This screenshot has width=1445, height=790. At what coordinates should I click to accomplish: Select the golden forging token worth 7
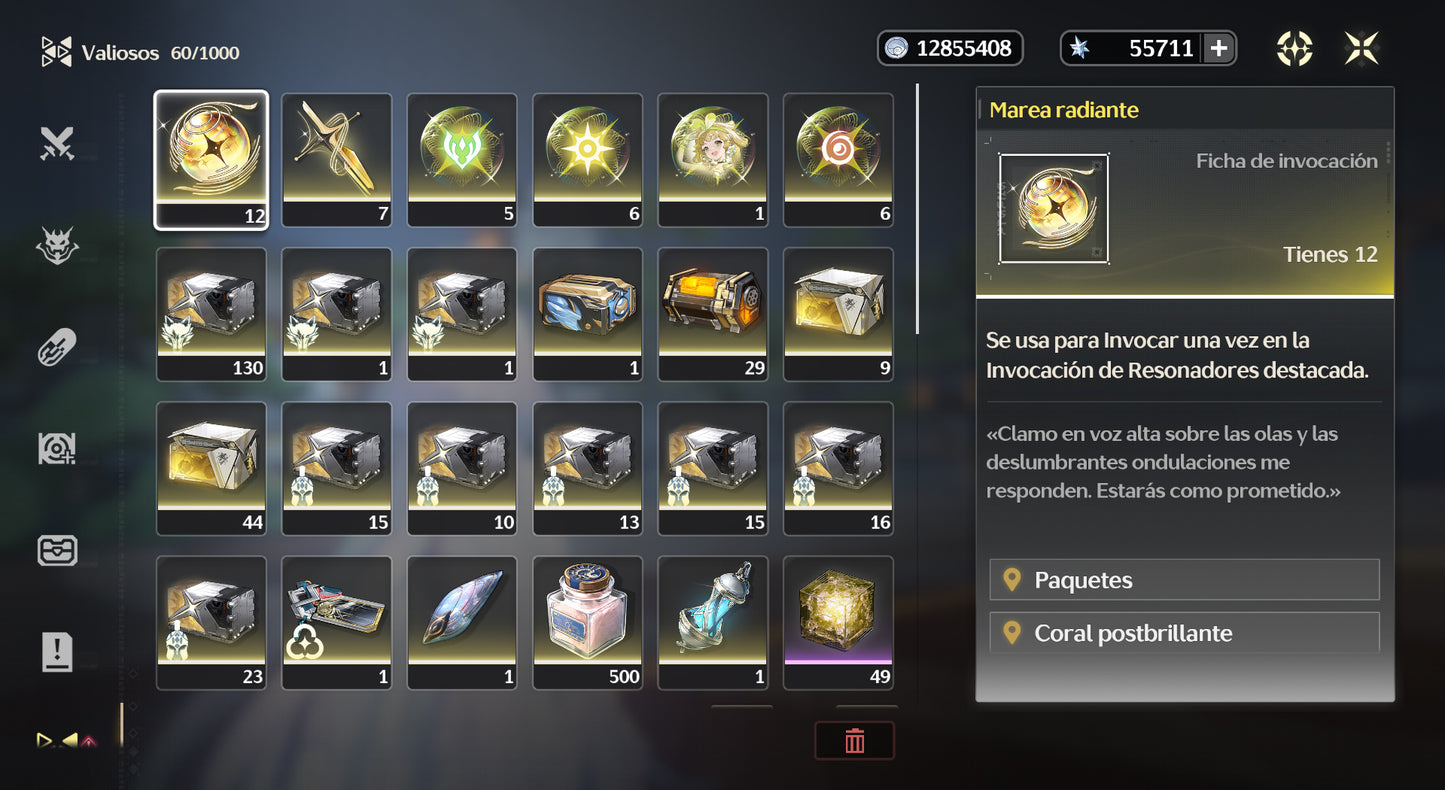336,158
